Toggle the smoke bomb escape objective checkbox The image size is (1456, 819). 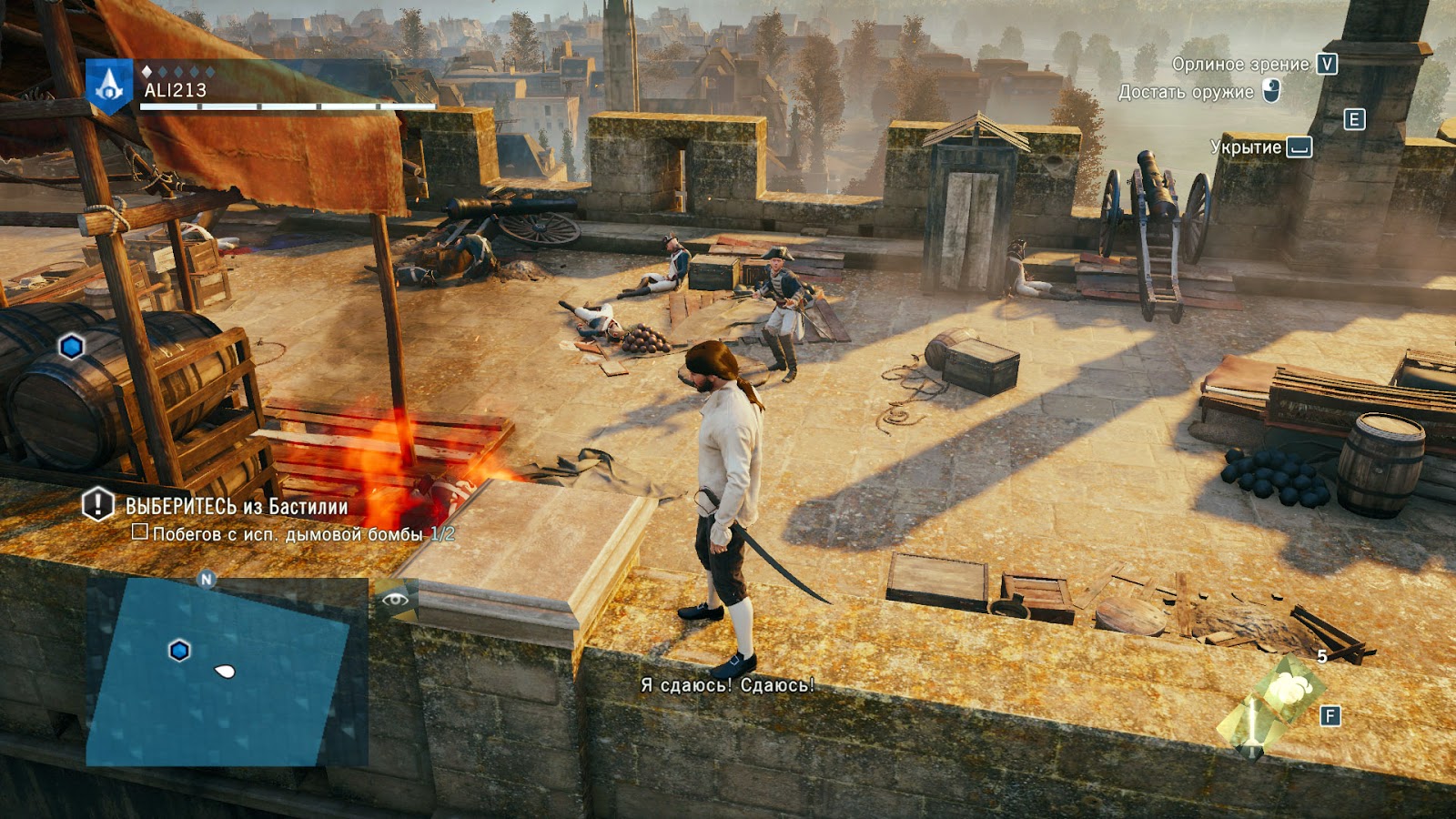[x=140, y=531]
